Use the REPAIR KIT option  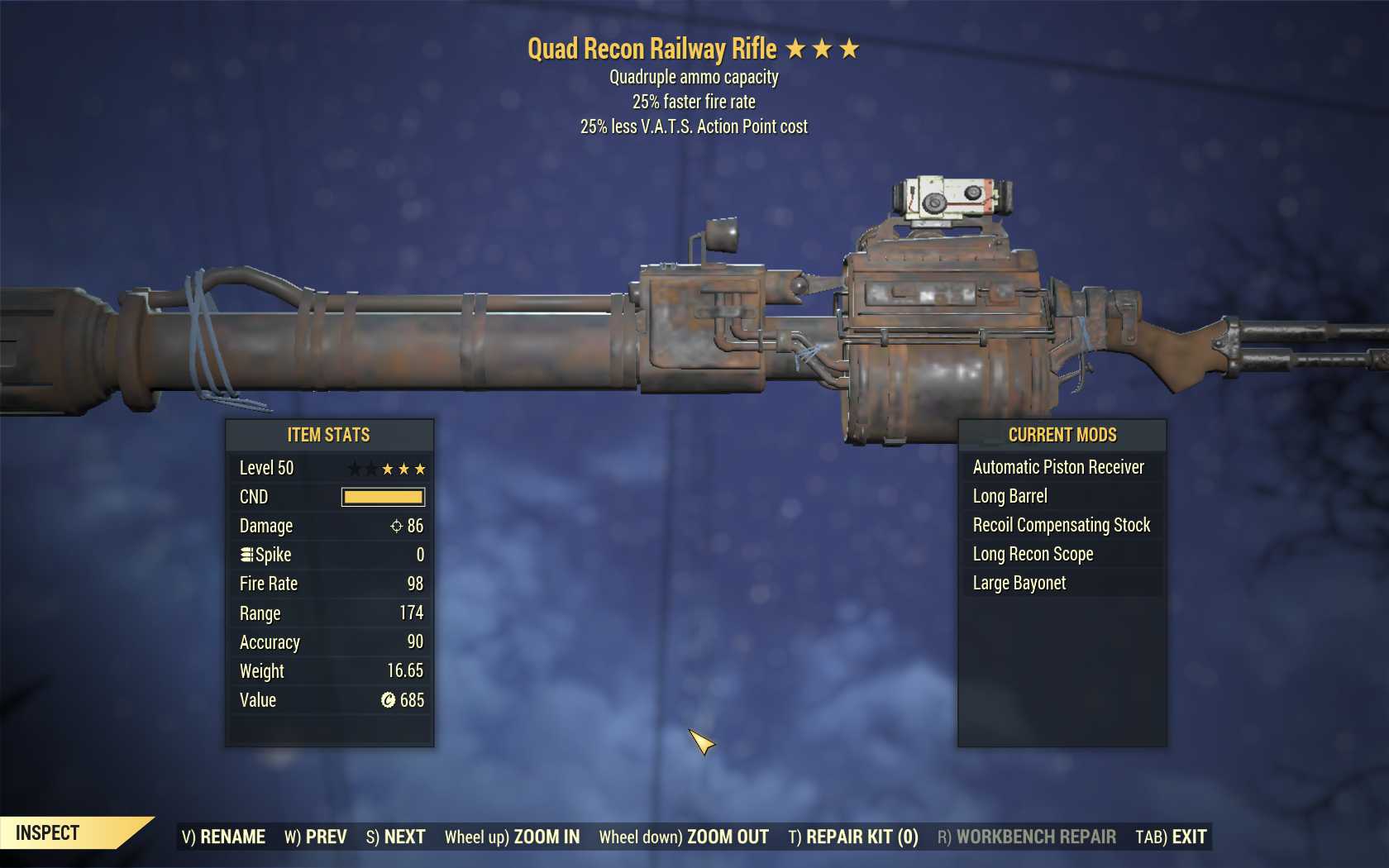(x=853, y=837)
